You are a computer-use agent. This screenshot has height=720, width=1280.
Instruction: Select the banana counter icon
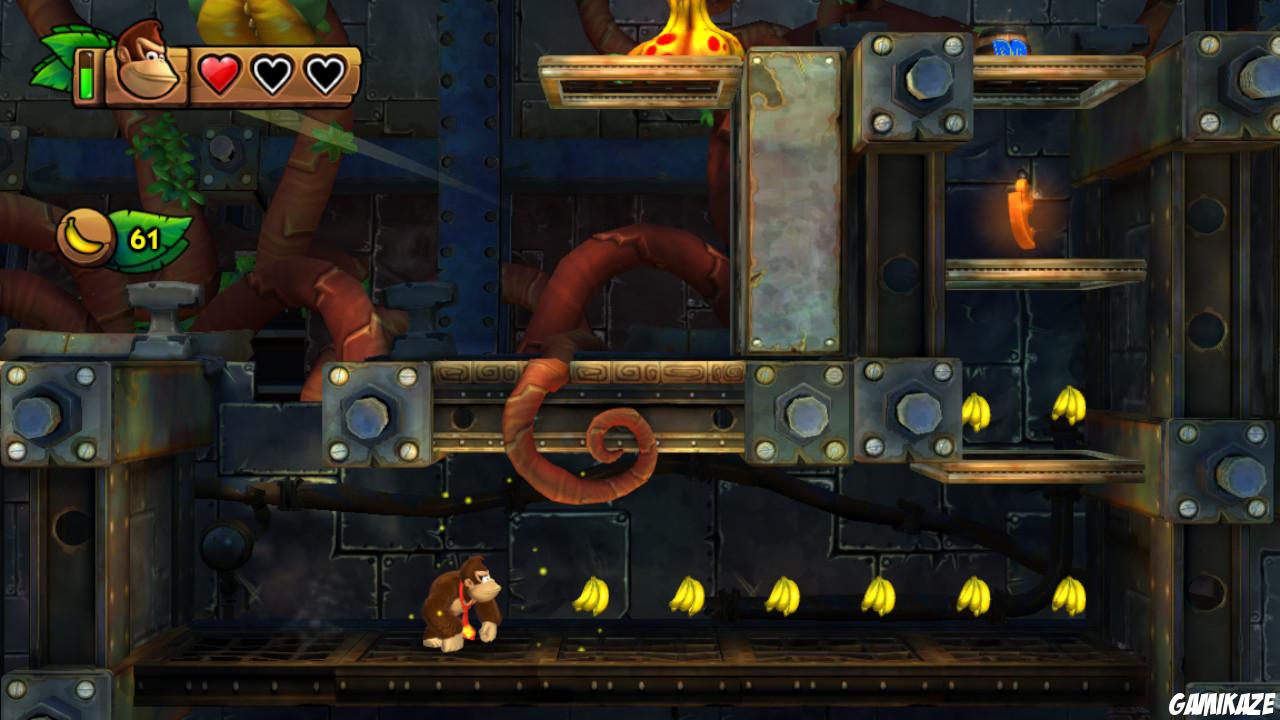click(x=85, y=232)
